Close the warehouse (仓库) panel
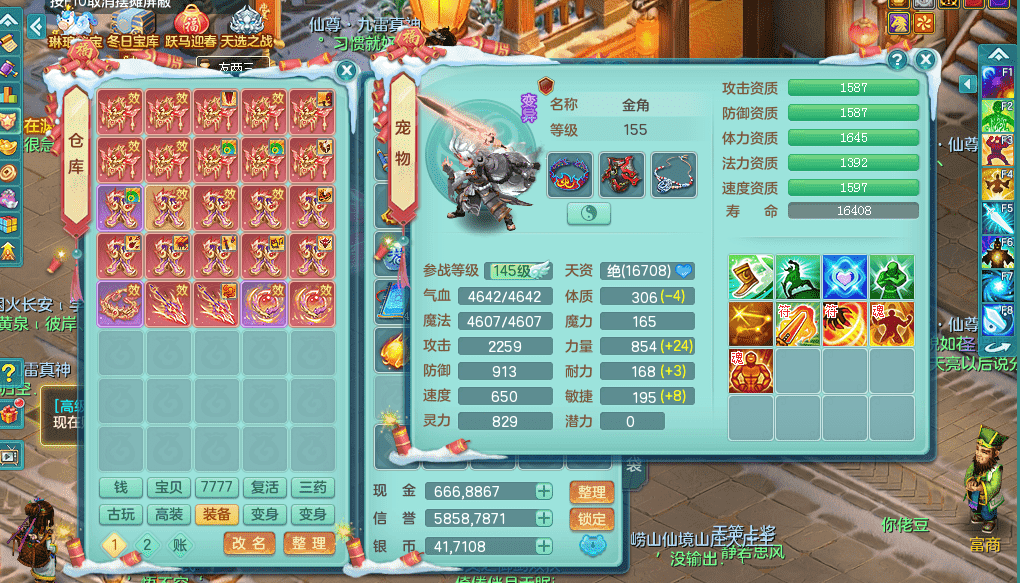 pyautogui.click(x=346, y=71)
